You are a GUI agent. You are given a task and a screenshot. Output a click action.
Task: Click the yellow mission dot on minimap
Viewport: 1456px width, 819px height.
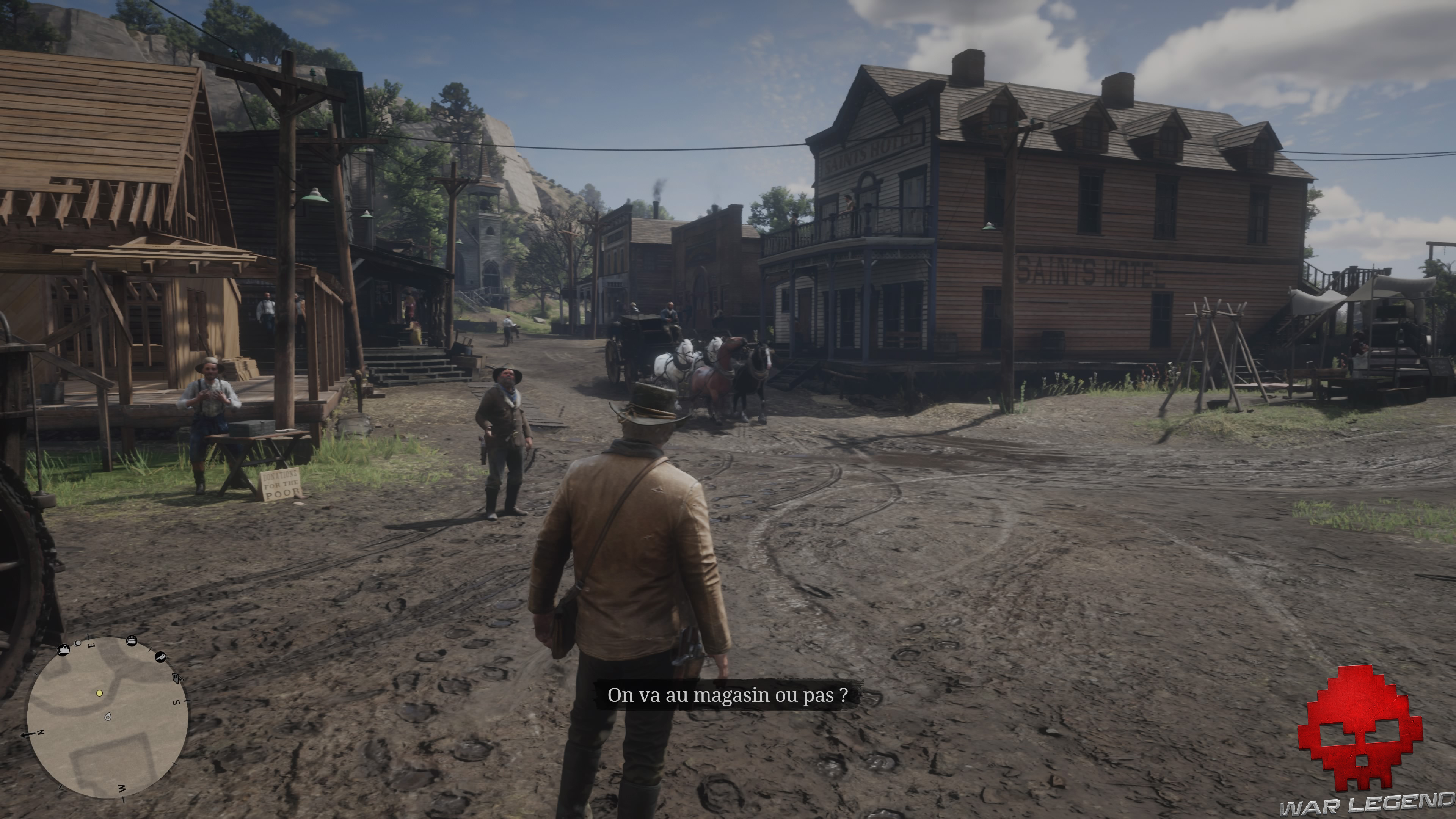pyautogui.click(x=99, y=694)
